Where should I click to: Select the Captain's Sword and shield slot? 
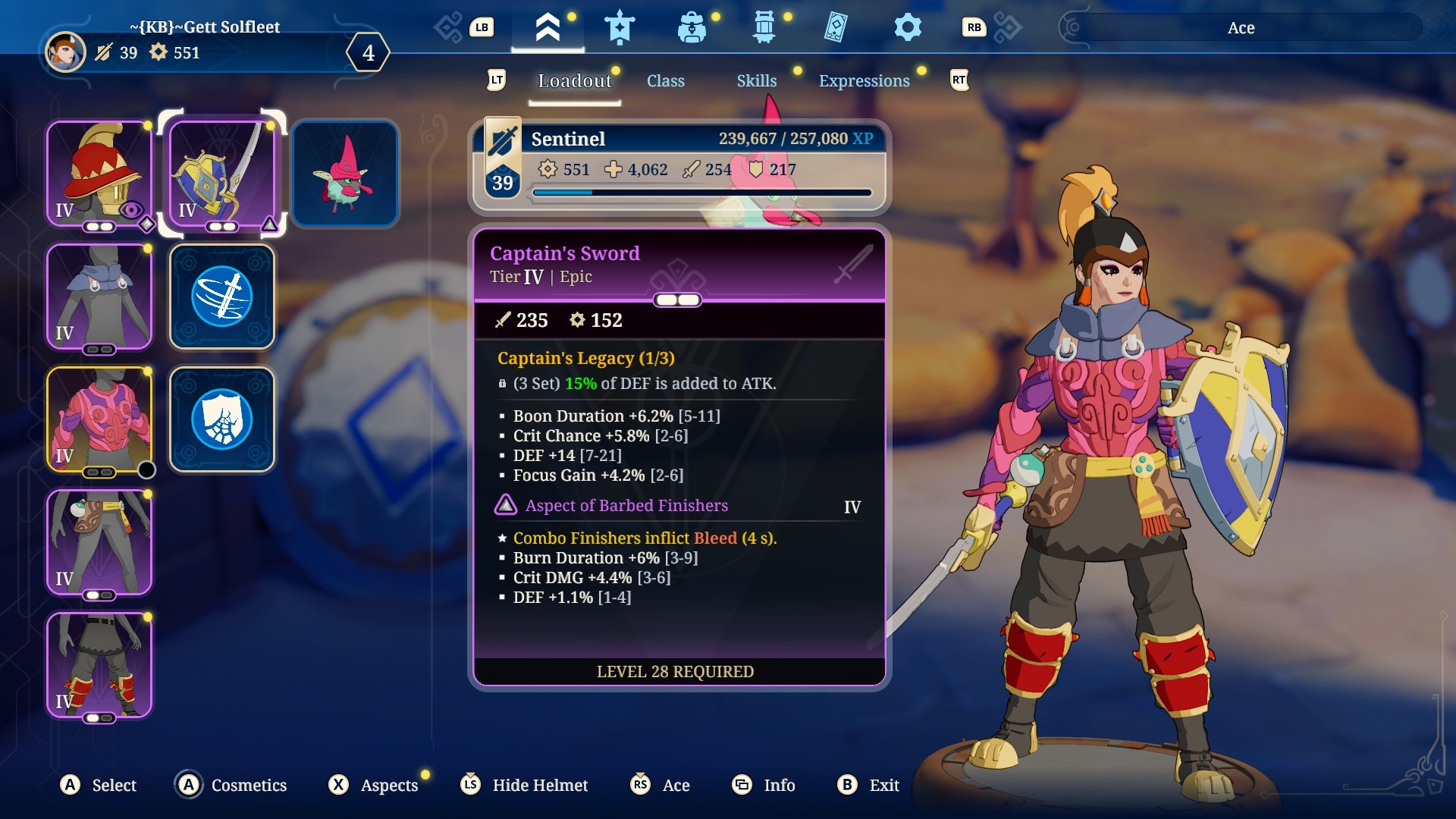tap(222, 174)
